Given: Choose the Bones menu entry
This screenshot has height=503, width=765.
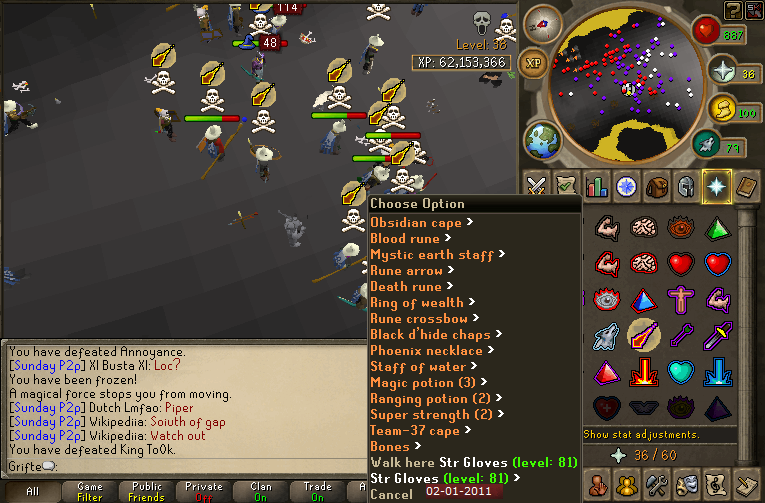Looking at the screenshot, I should click(390, 447).
